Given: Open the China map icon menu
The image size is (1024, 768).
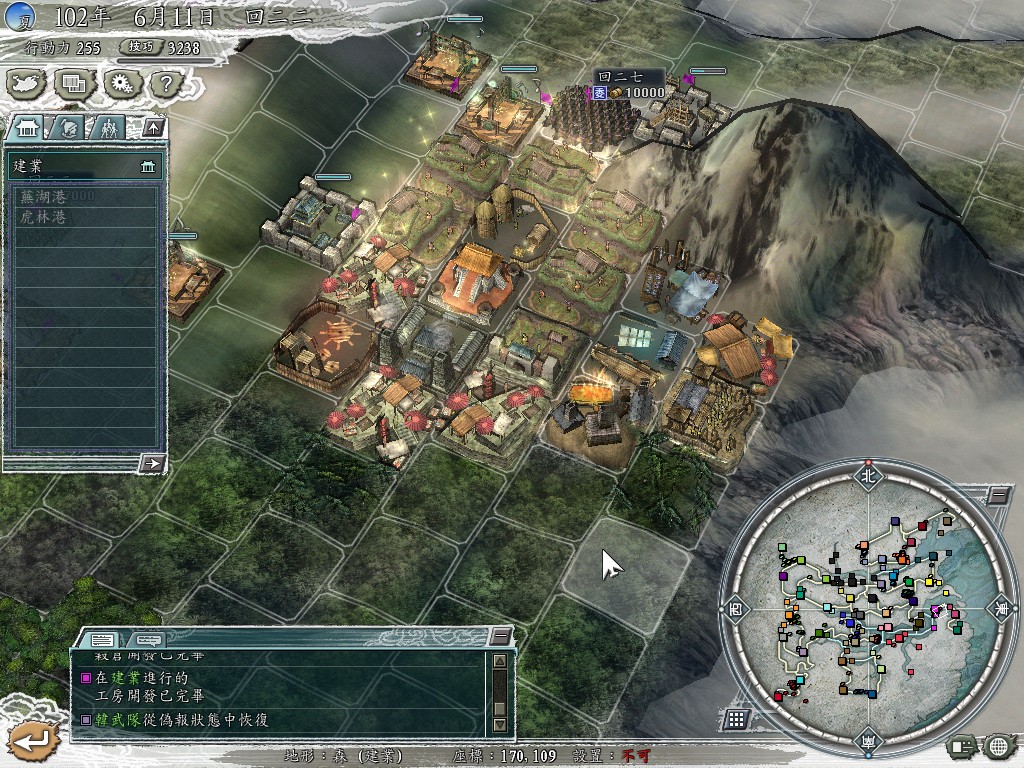Looking at the screenshot, I should (27, 84).
